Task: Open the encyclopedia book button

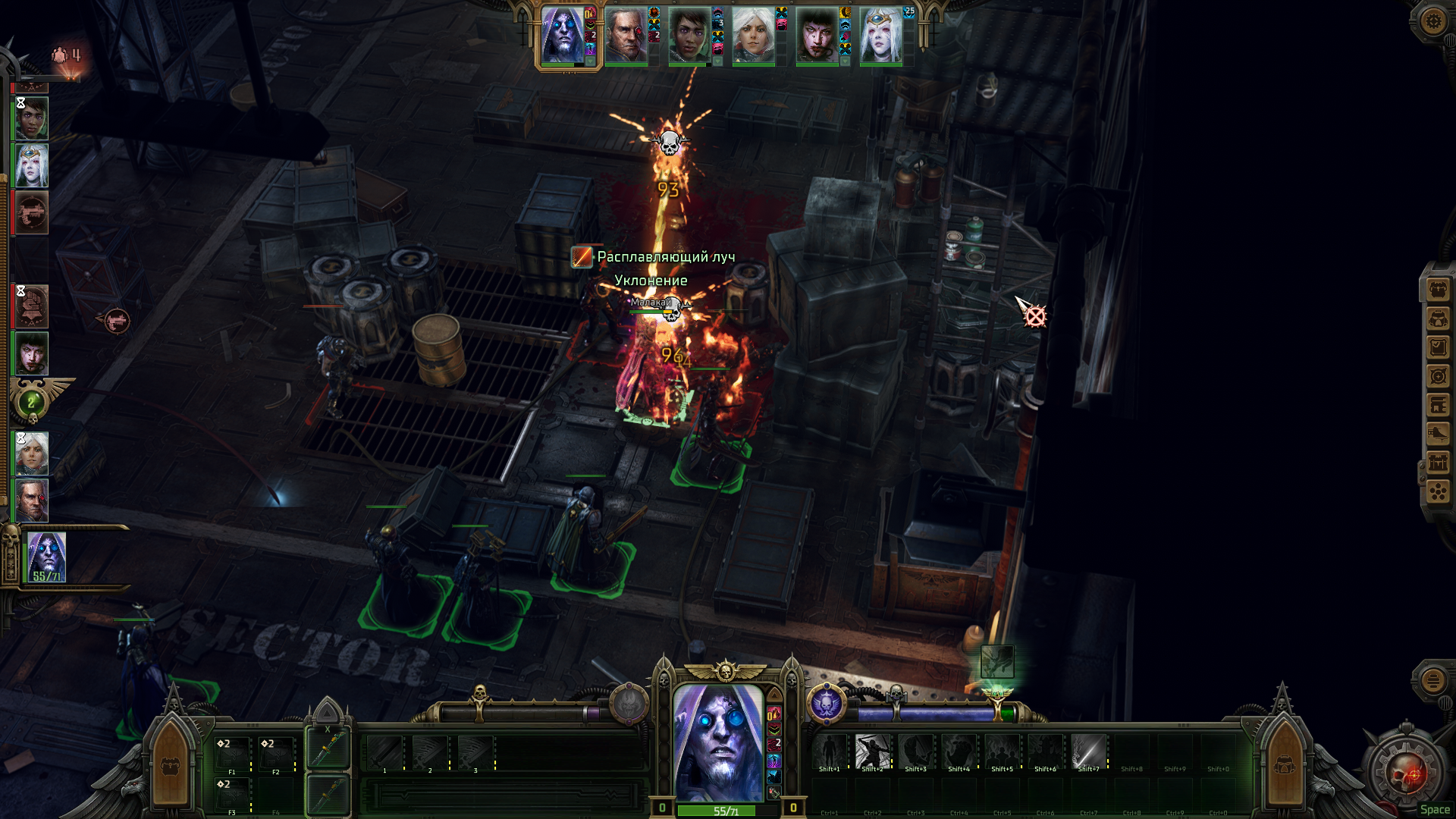Action: click(1438, 405)
